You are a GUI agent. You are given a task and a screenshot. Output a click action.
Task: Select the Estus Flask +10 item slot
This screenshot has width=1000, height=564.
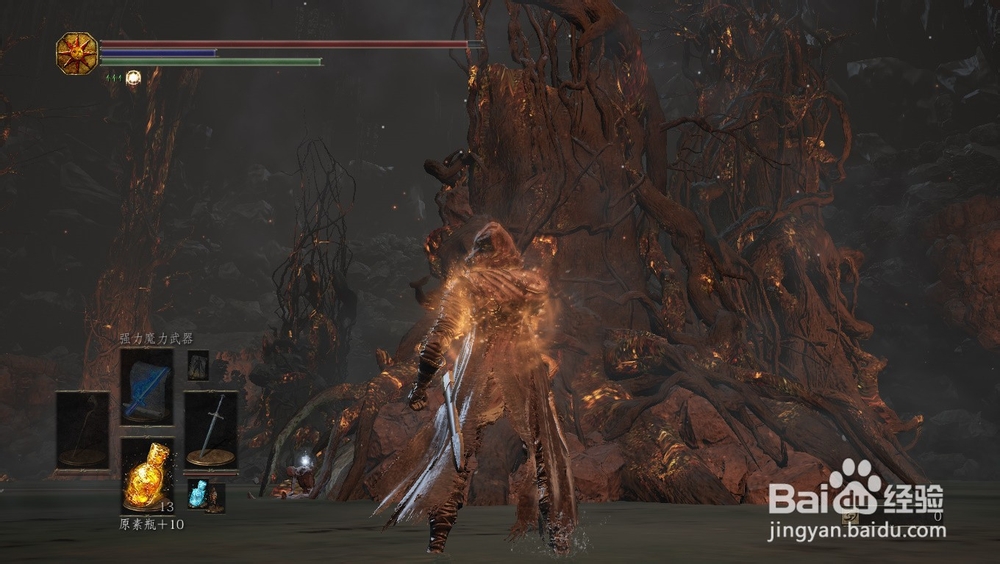tap(147, 476)
